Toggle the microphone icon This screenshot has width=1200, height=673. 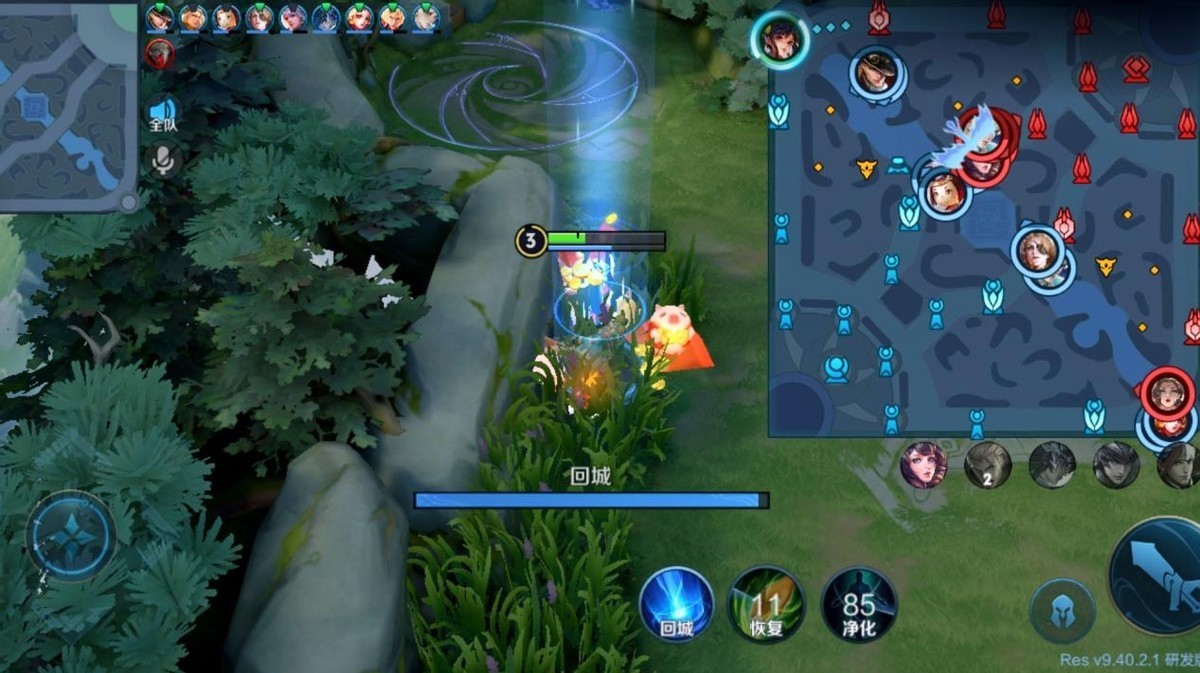click(162, 159)
